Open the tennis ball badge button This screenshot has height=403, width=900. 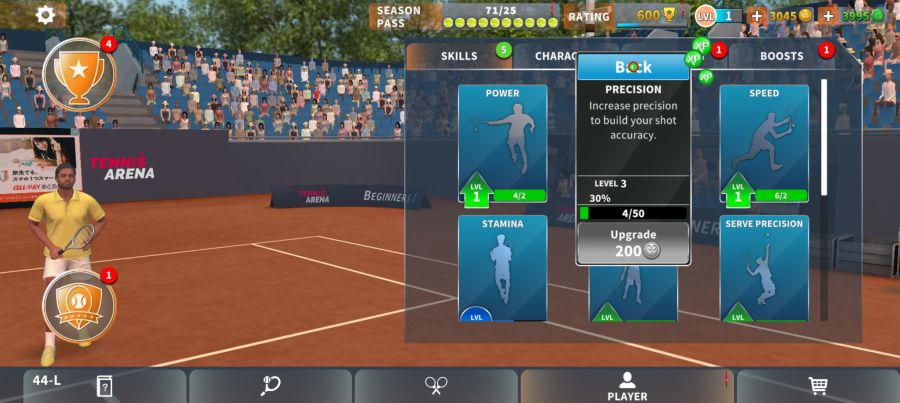click(x=79, y=304)
